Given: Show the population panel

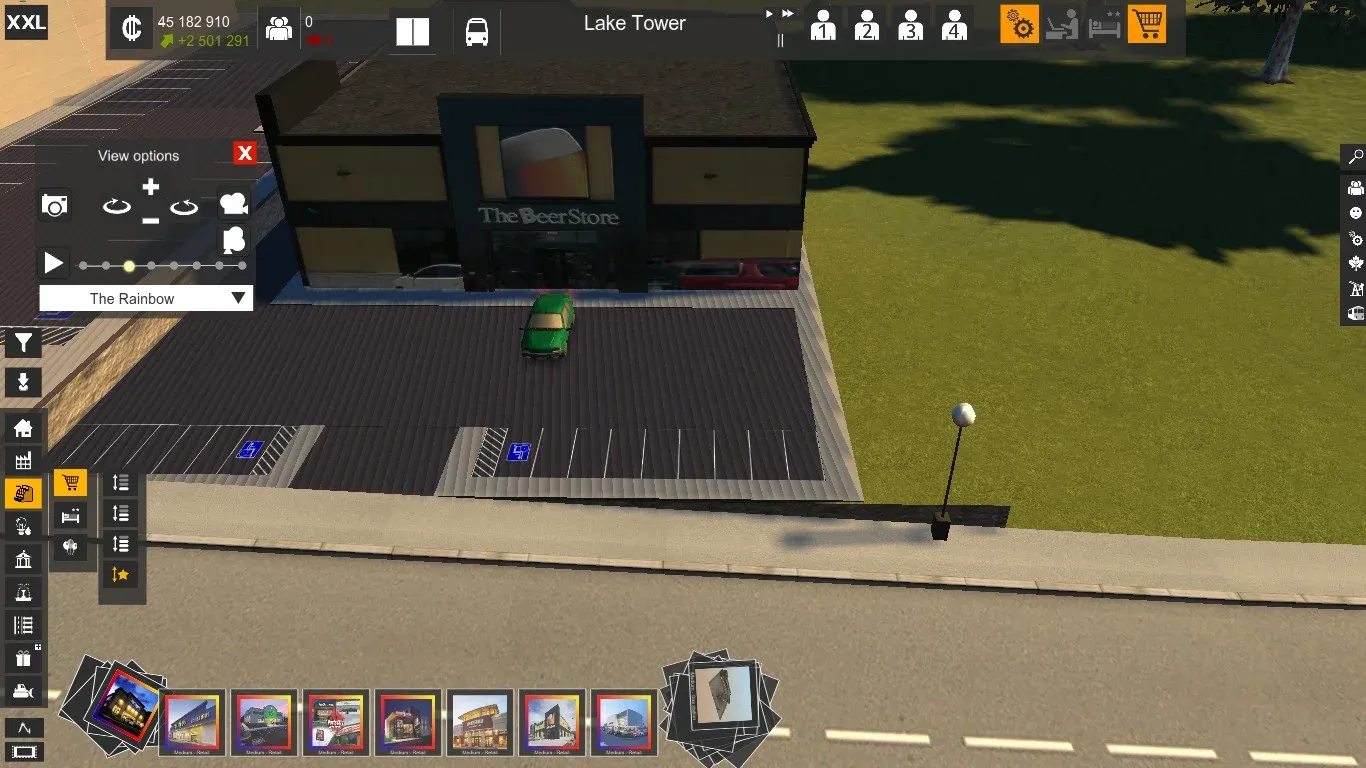Looking at the screenshot, I should pyautogui.click(x=279, y=29).
